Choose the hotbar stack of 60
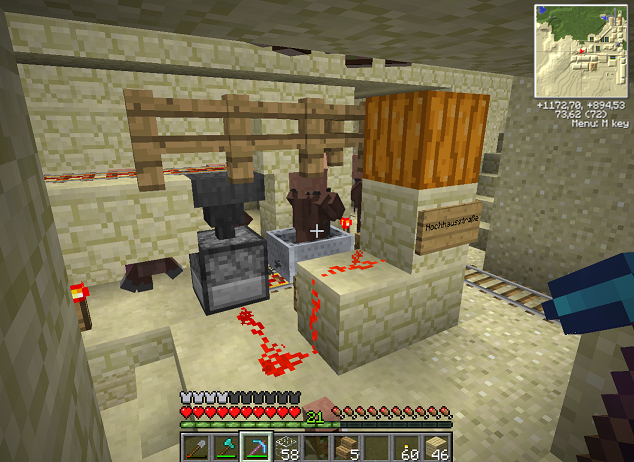The height and width of the screenshot is (462, 634). pos(407,447)
